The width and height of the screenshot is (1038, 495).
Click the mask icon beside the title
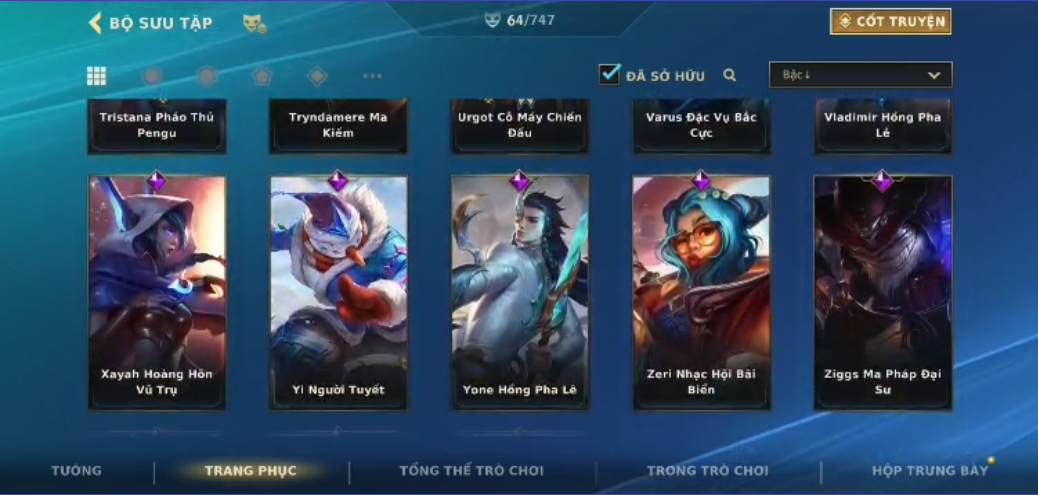pyautogui.click(x=253, y=23)
